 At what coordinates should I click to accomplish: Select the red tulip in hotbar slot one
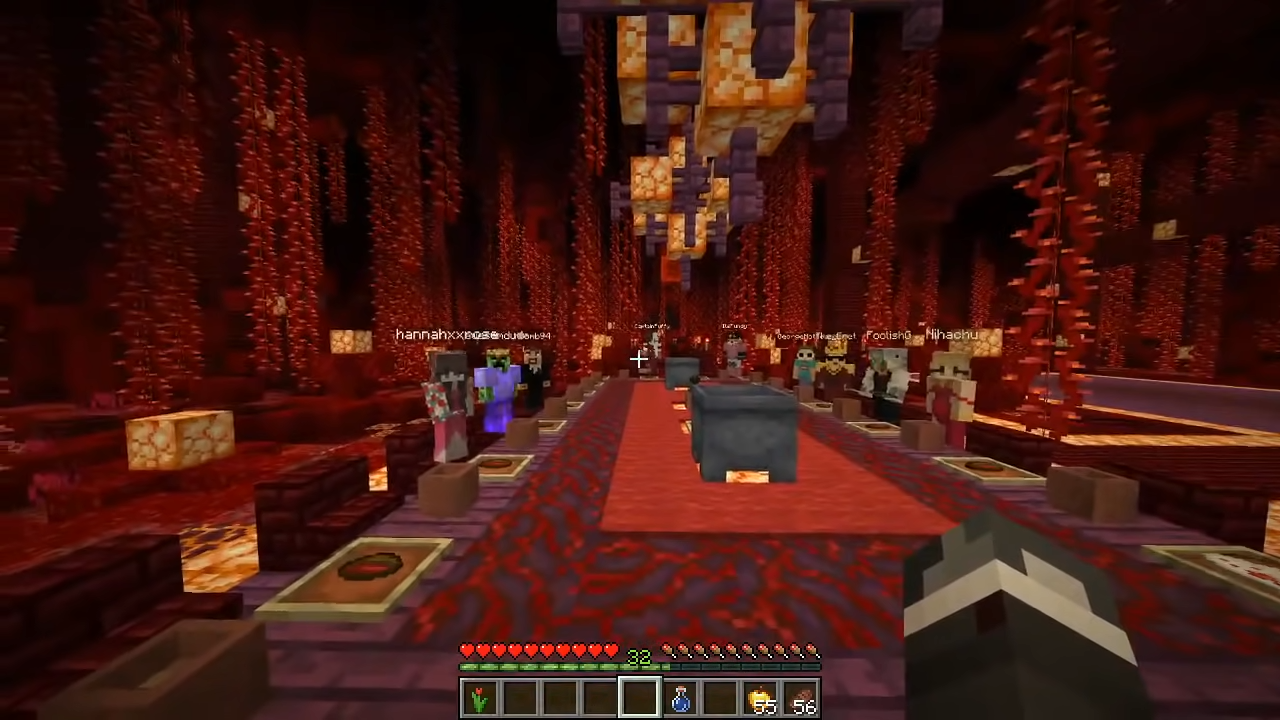click(477, 697)
